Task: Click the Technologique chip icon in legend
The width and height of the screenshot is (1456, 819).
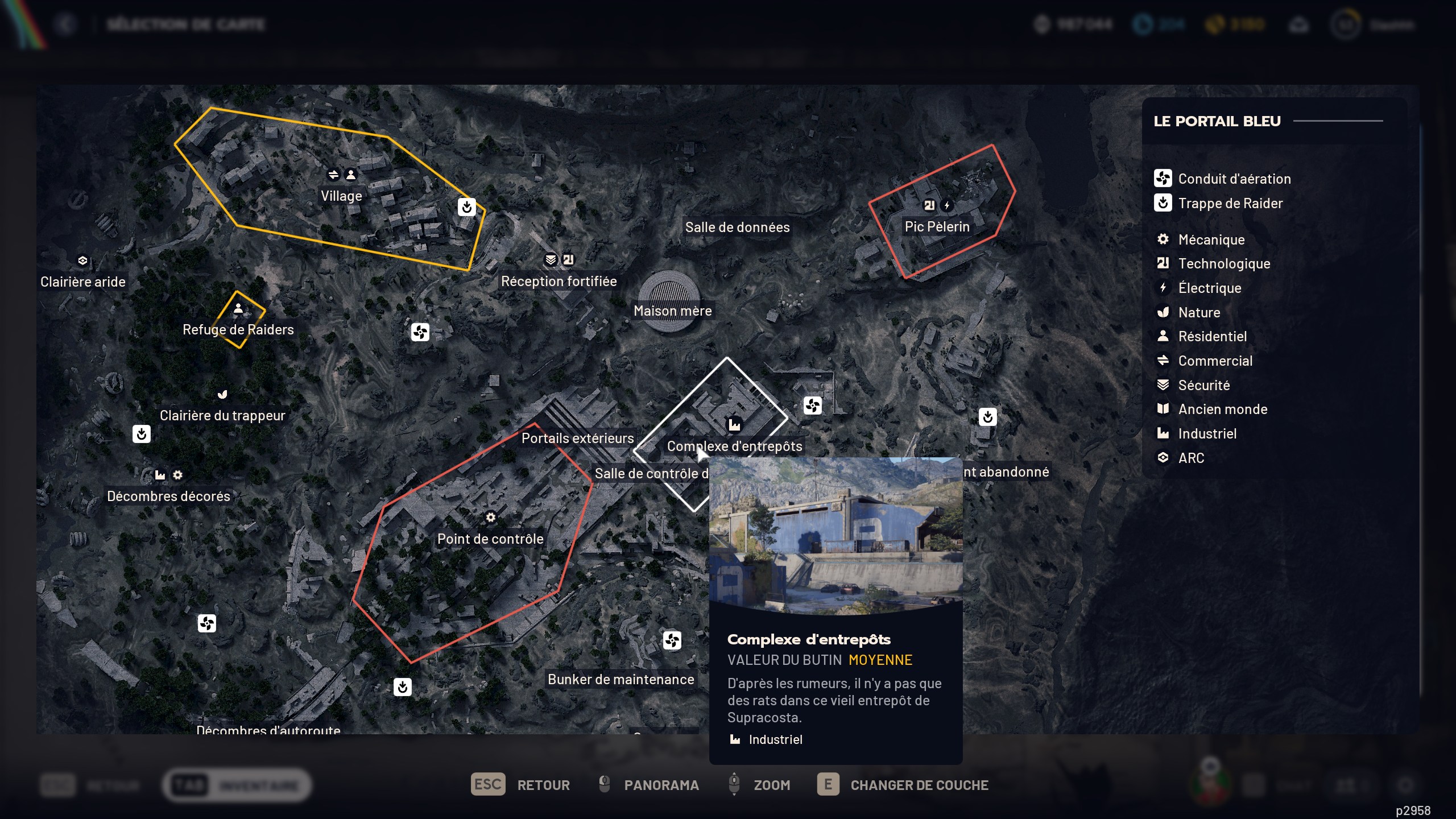Action: tap(1164, 263)
